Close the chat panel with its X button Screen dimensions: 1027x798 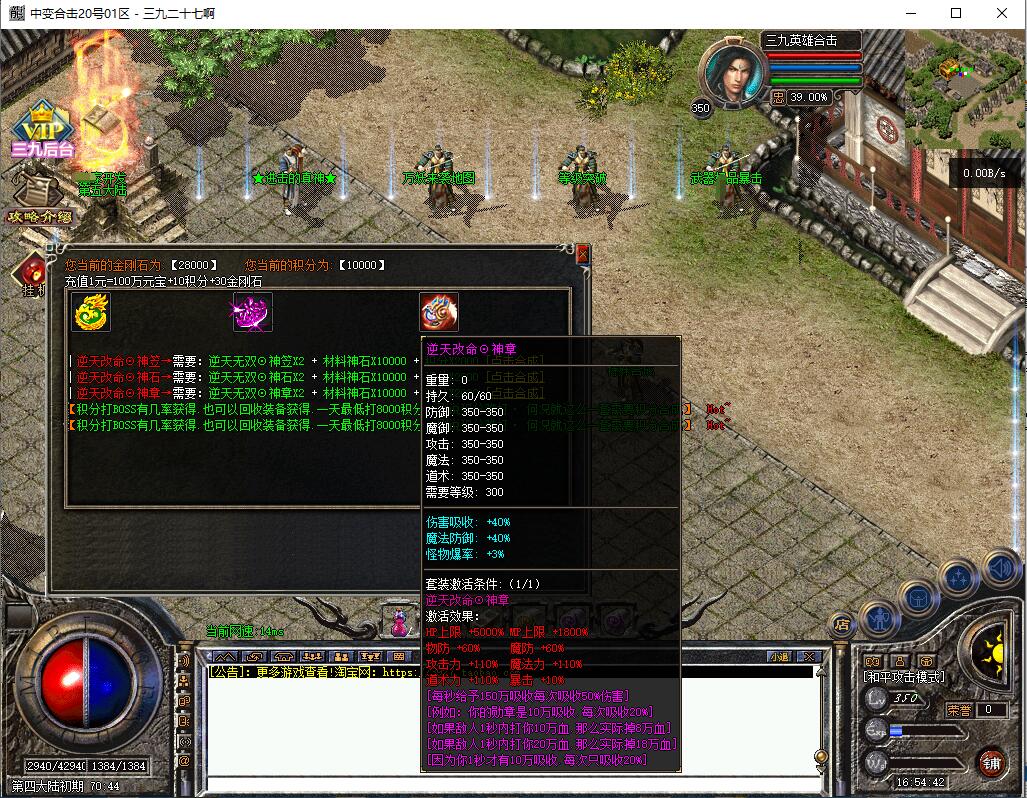tap(810, 656)
